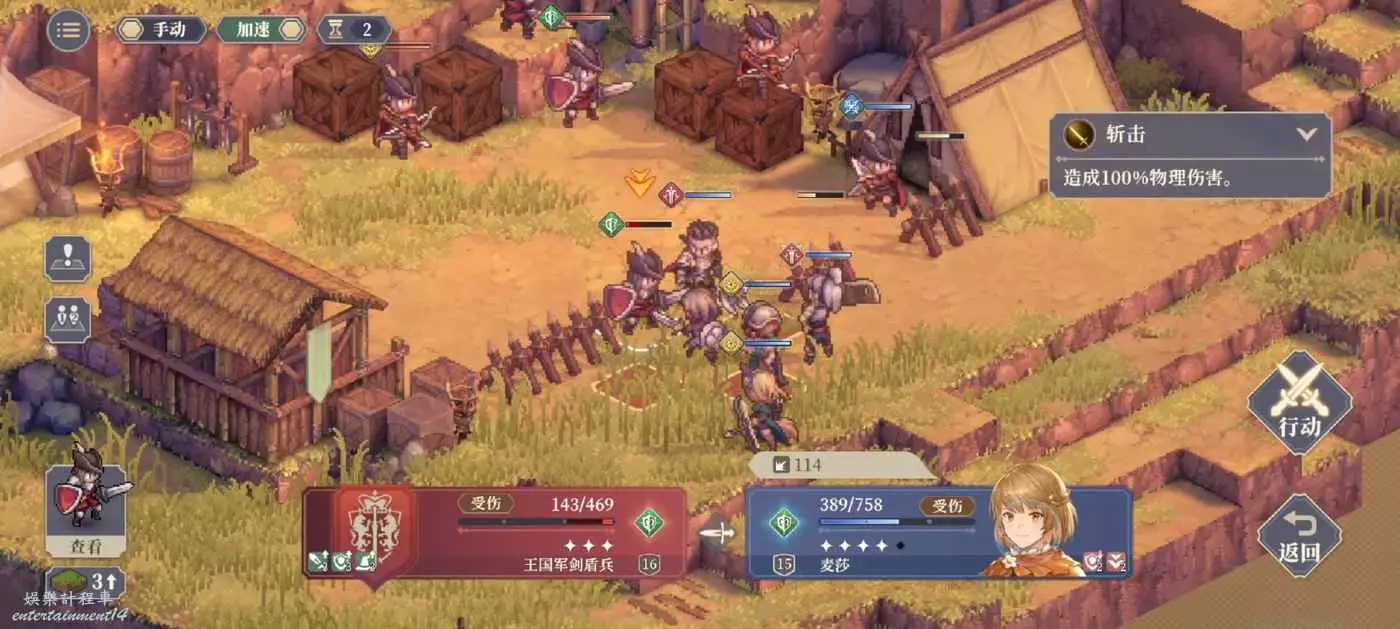Viewport: 1400px width, 629px height.
Task: Open the exclamation mark map info icon
Action: pos(68,259)
